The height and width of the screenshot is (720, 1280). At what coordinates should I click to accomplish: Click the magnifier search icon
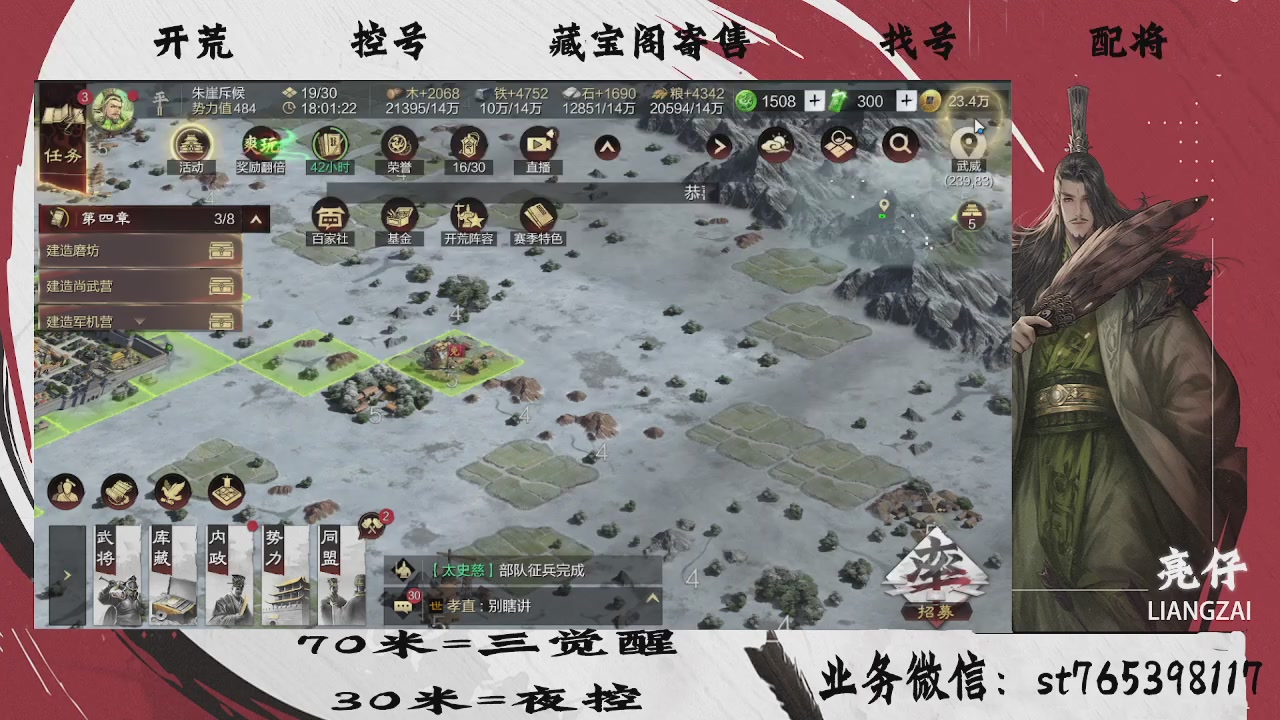pos(899,144)
